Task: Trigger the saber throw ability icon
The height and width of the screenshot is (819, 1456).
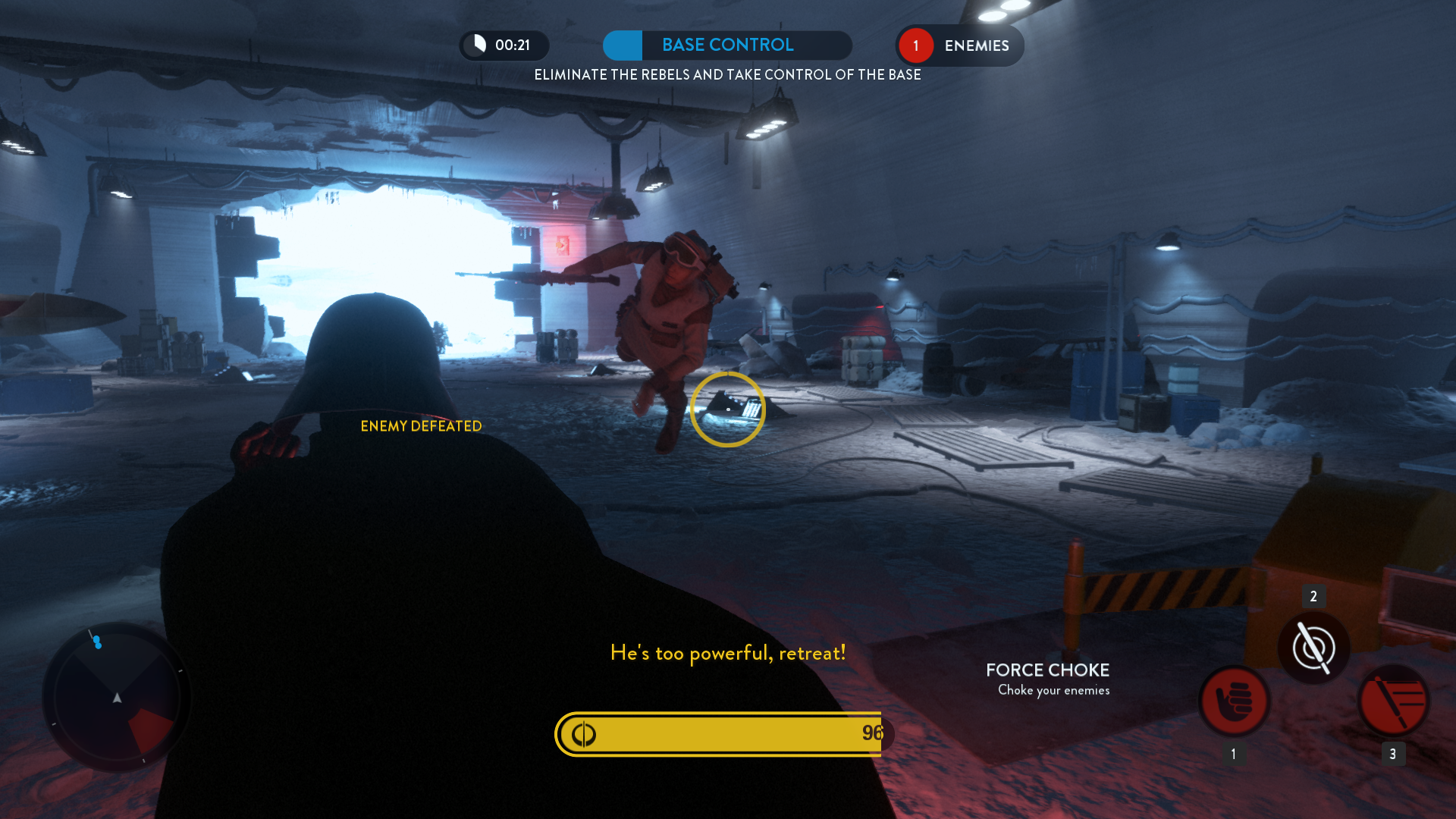Action: (x=1393, y=701)
